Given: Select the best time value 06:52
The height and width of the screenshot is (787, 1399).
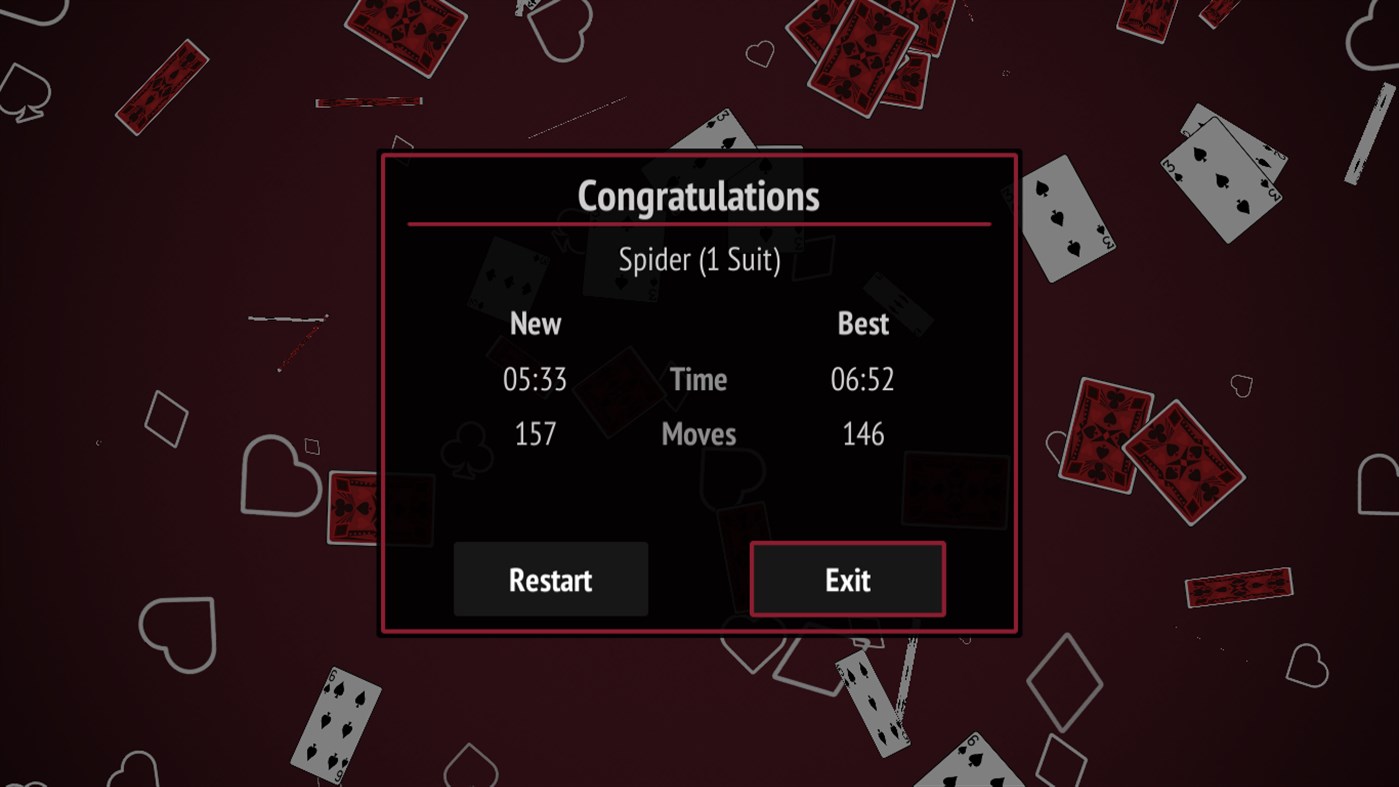Looking at the screenshot, I should coord(863,379).
